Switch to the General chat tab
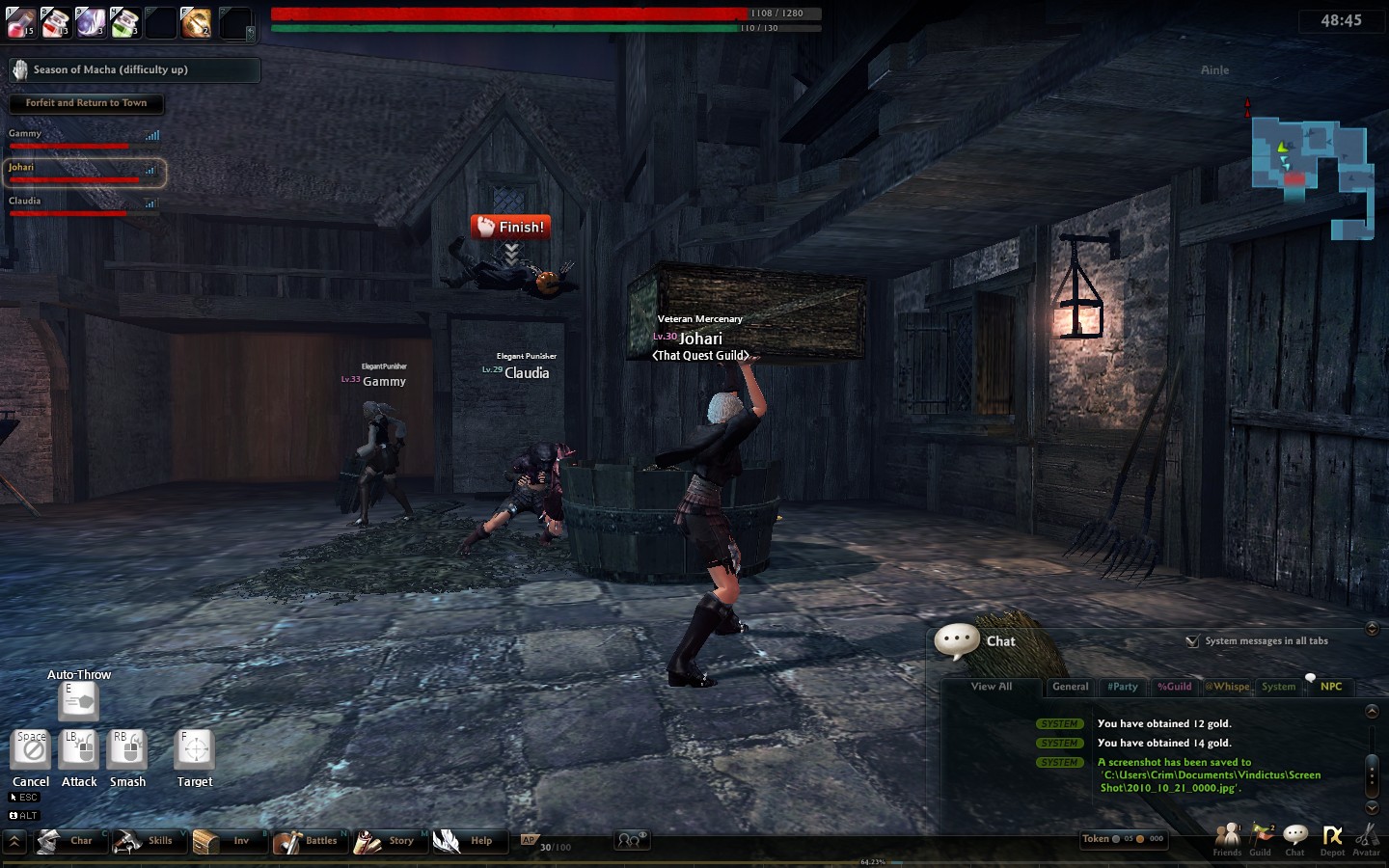The height and width of the screenshot is (868, 1389). click(1070, 687)
